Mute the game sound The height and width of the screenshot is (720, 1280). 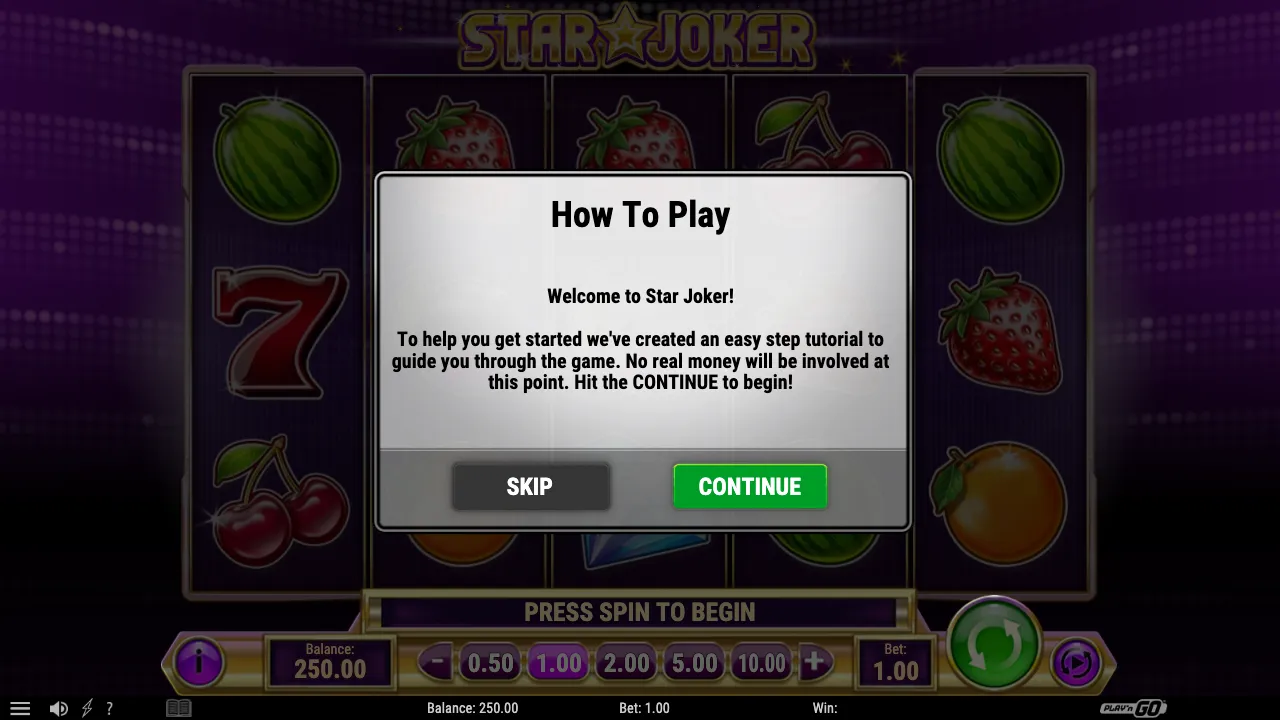58,707
